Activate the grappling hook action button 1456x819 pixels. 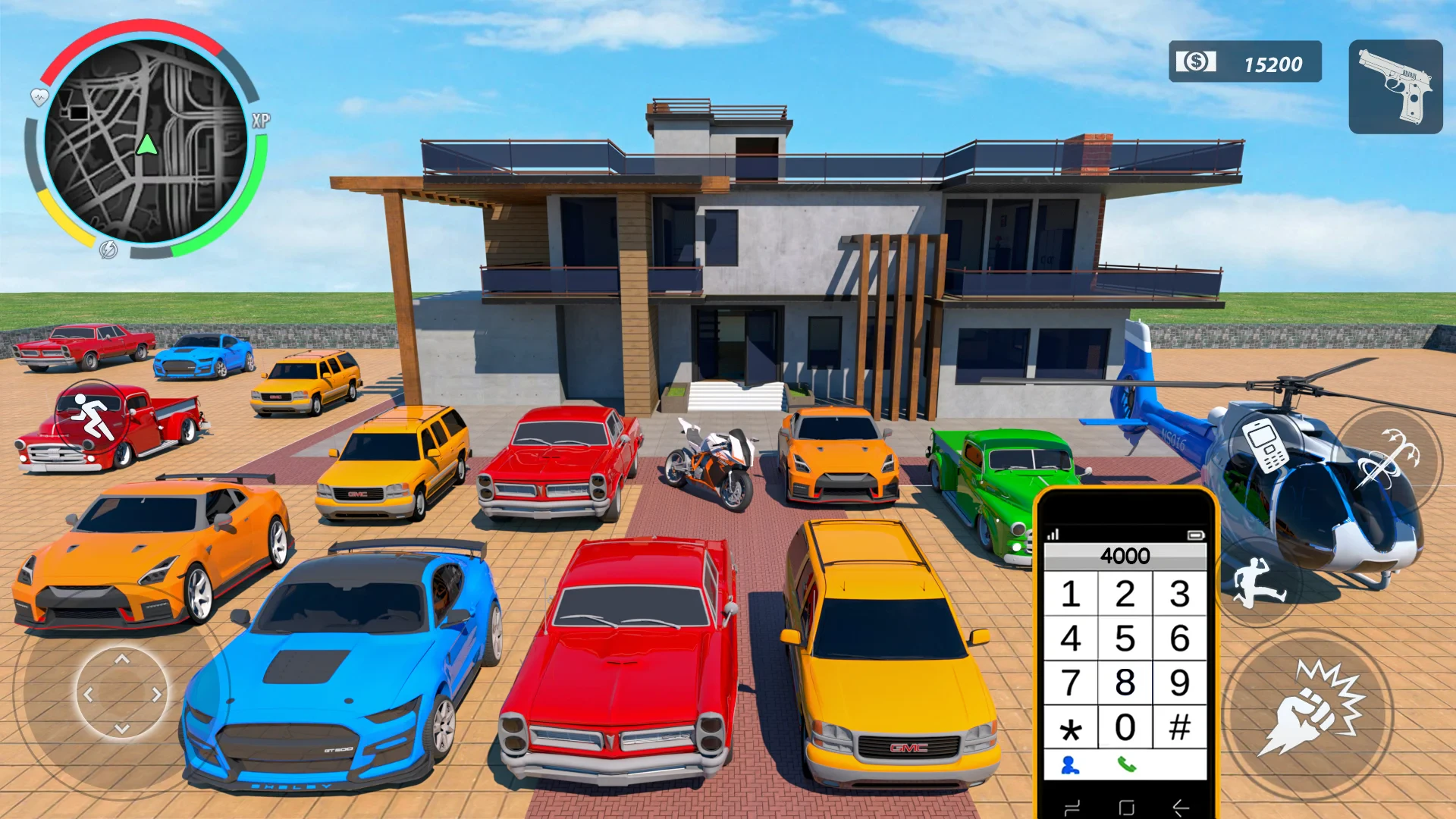click(1387, 457)
